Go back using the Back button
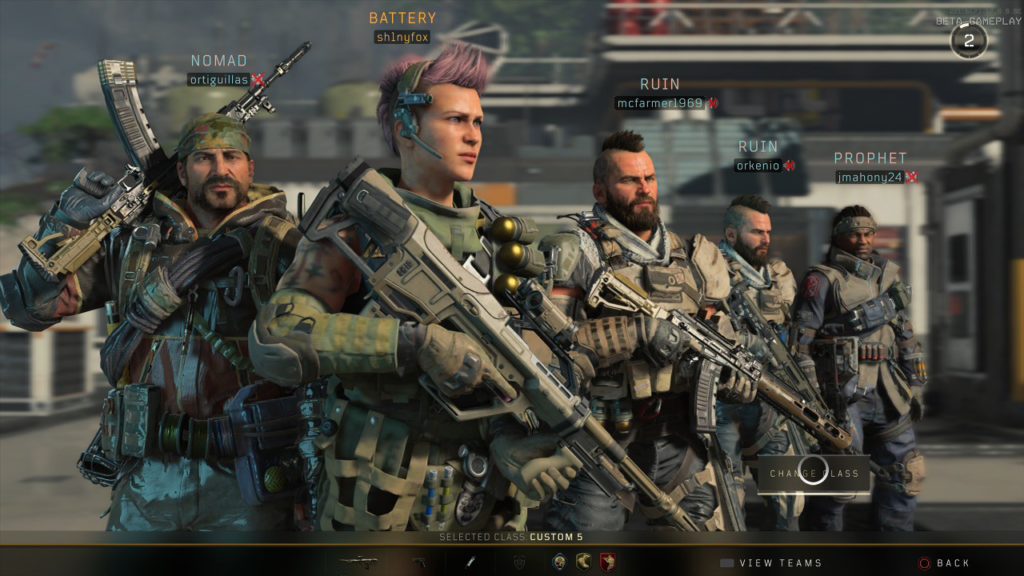1024x576 pixels. pos(944,563)
